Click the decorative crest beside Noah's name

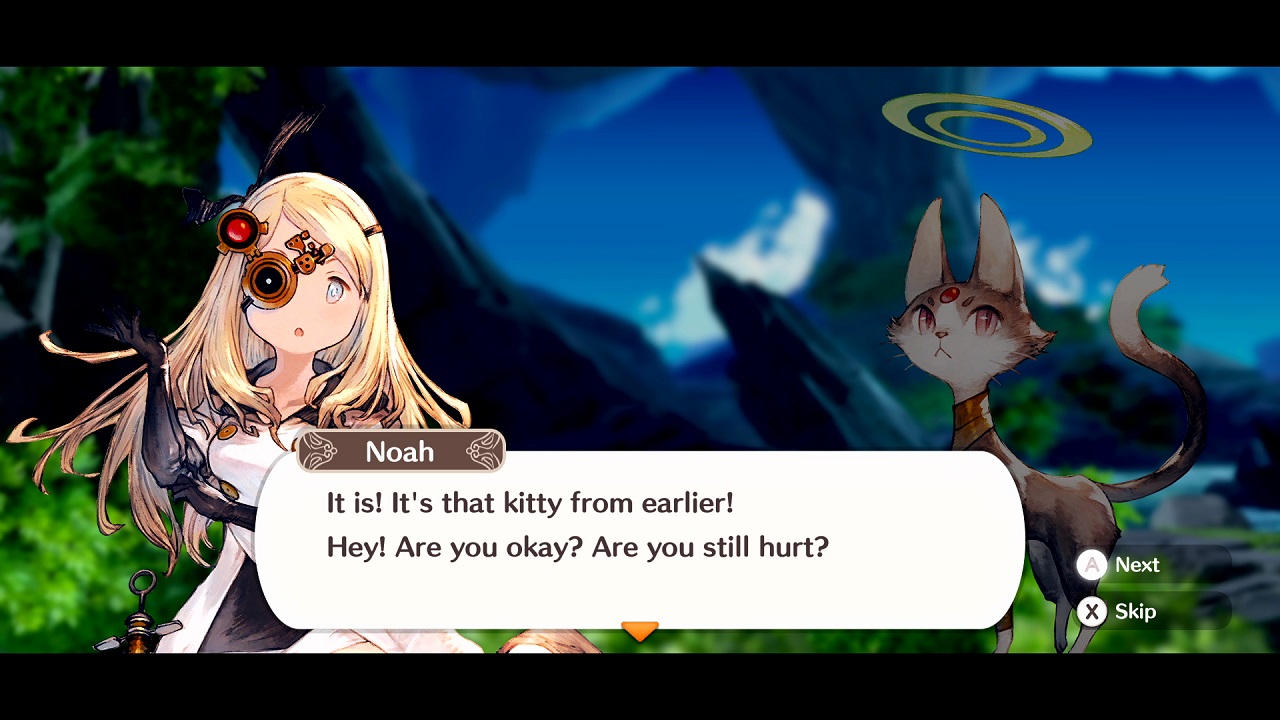479,451
